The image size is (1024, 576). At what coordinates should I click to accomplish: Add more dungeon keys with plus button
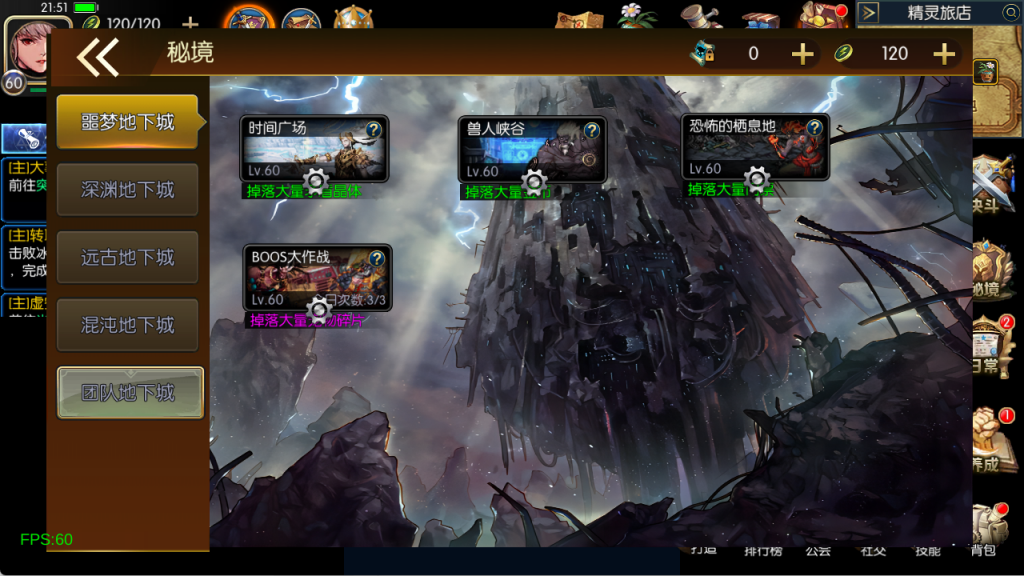[x=802, y=54]
